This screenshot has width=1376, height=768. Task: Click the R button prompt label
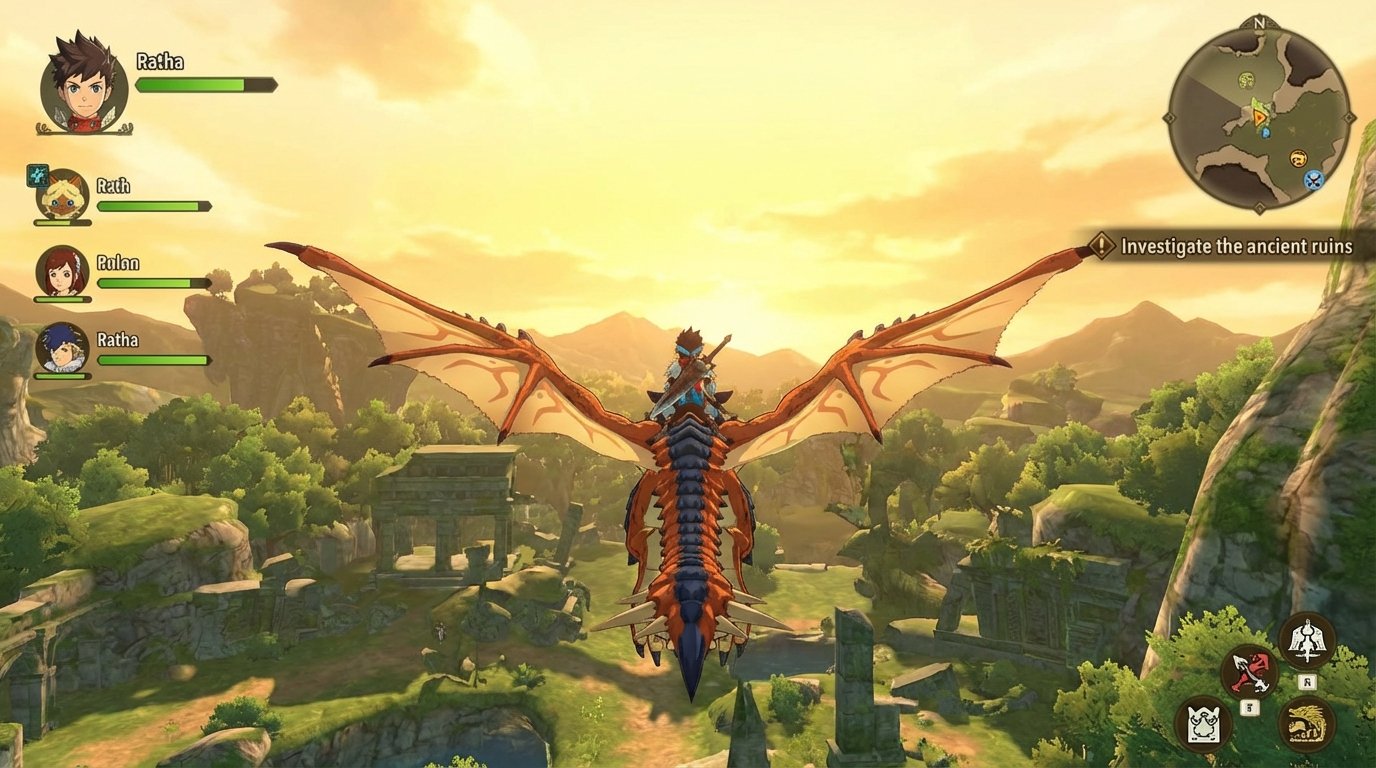[x=1307, y=681]
